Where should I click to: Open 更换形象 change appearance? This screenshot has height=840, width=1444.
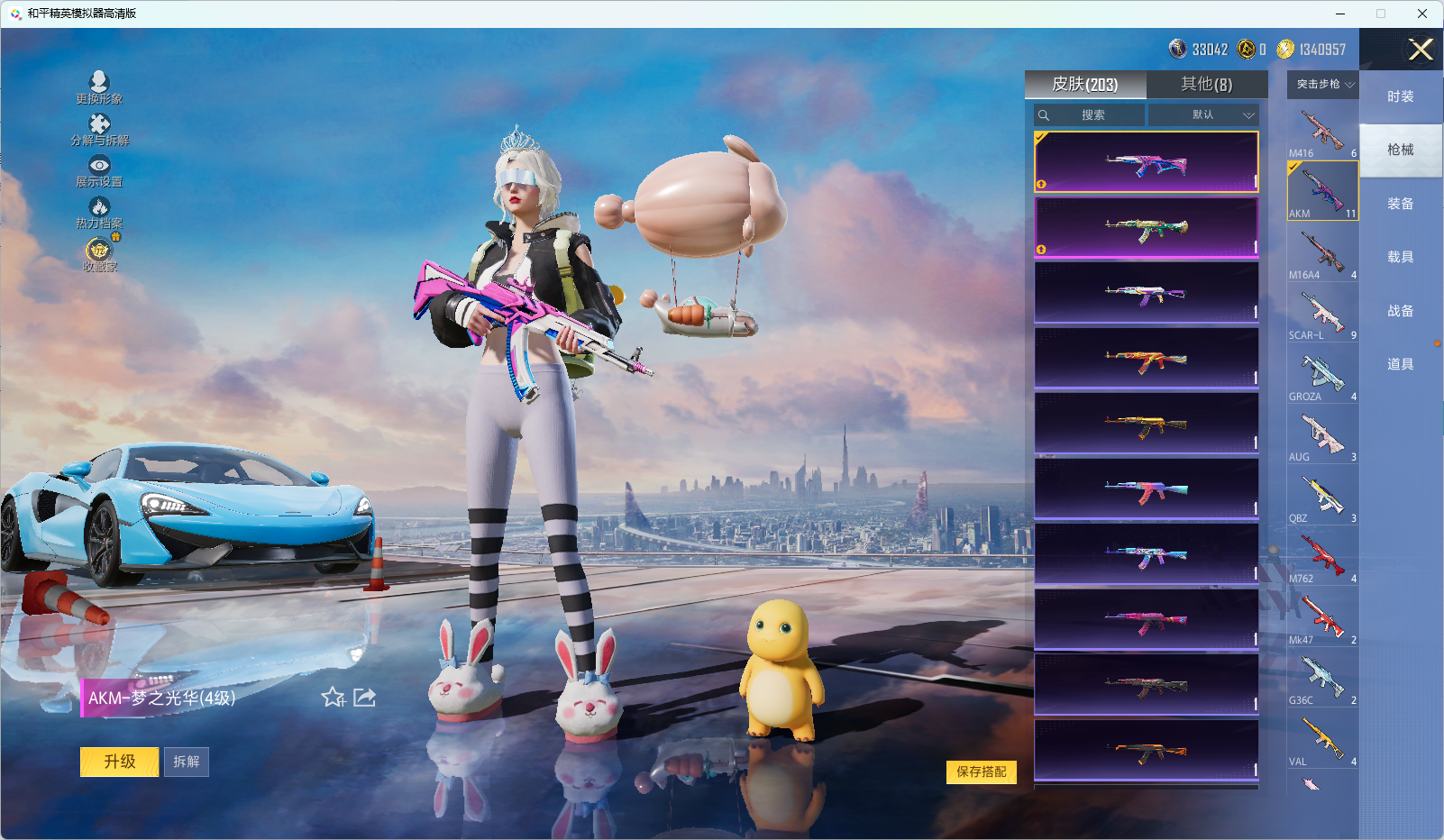point(99,87)
